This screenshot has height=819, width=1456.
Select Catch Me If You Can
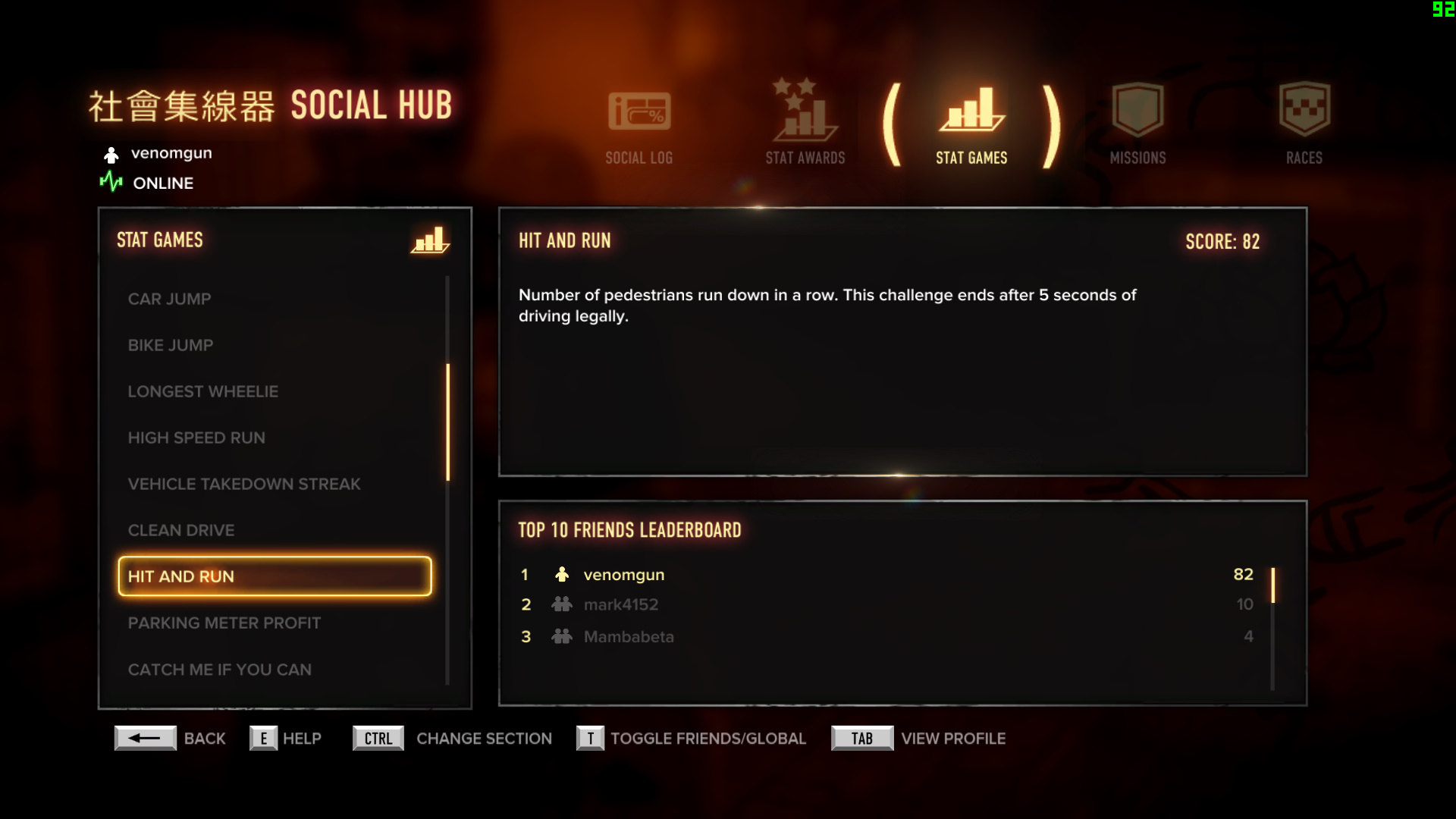(220, 670)
